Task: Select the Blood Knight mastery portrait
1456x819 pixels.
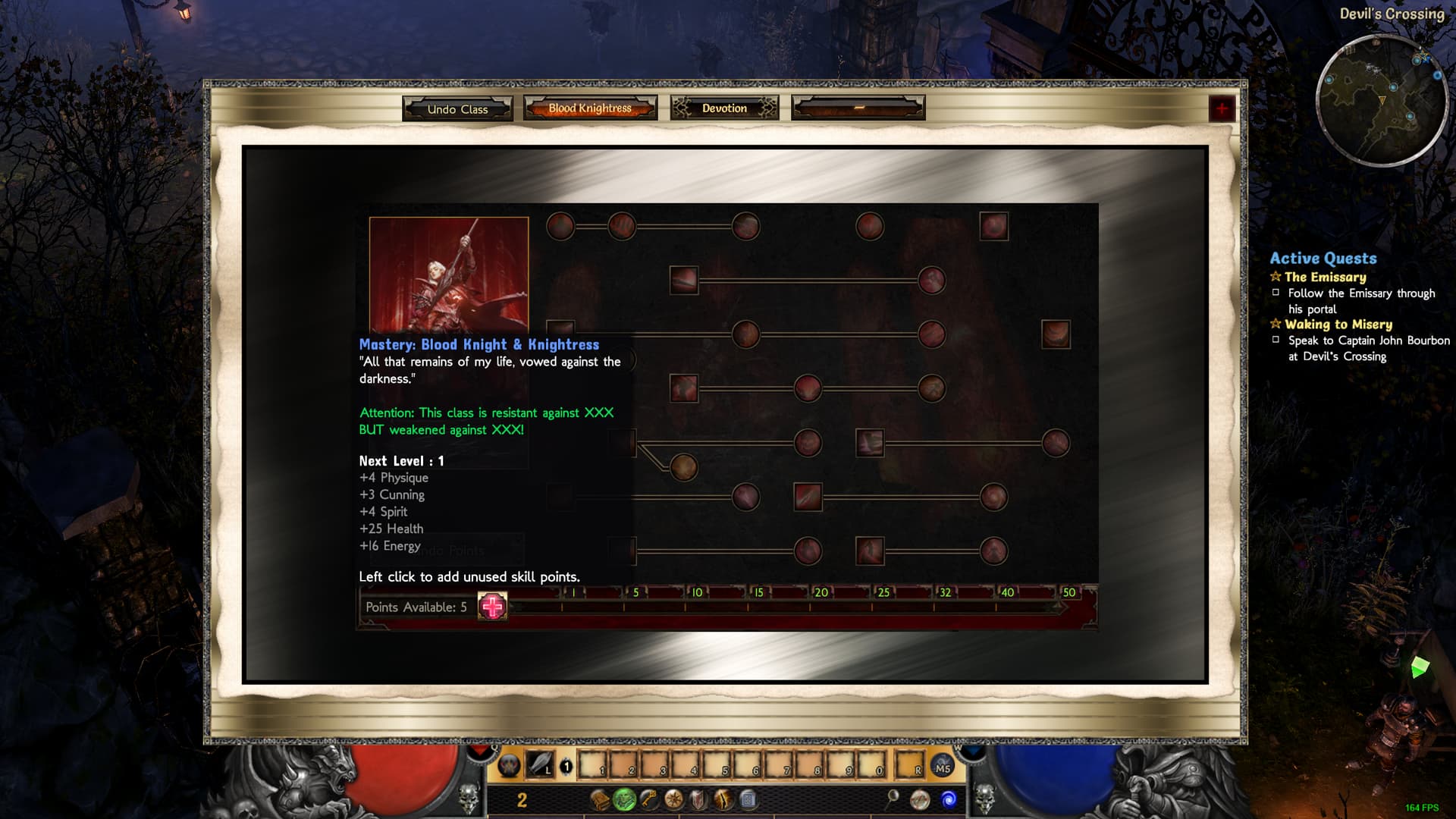Action: (x=449, y=274)
